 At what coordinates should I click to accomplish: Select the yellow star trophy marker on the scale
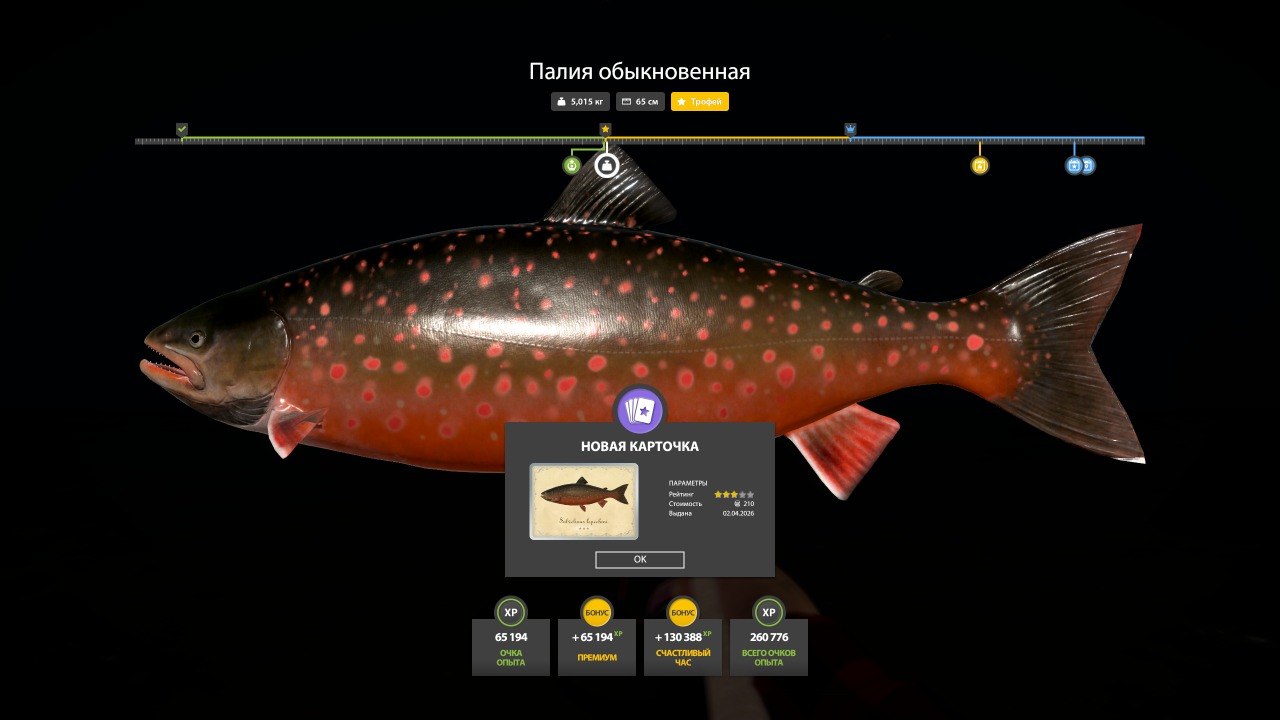coord(606,128)
